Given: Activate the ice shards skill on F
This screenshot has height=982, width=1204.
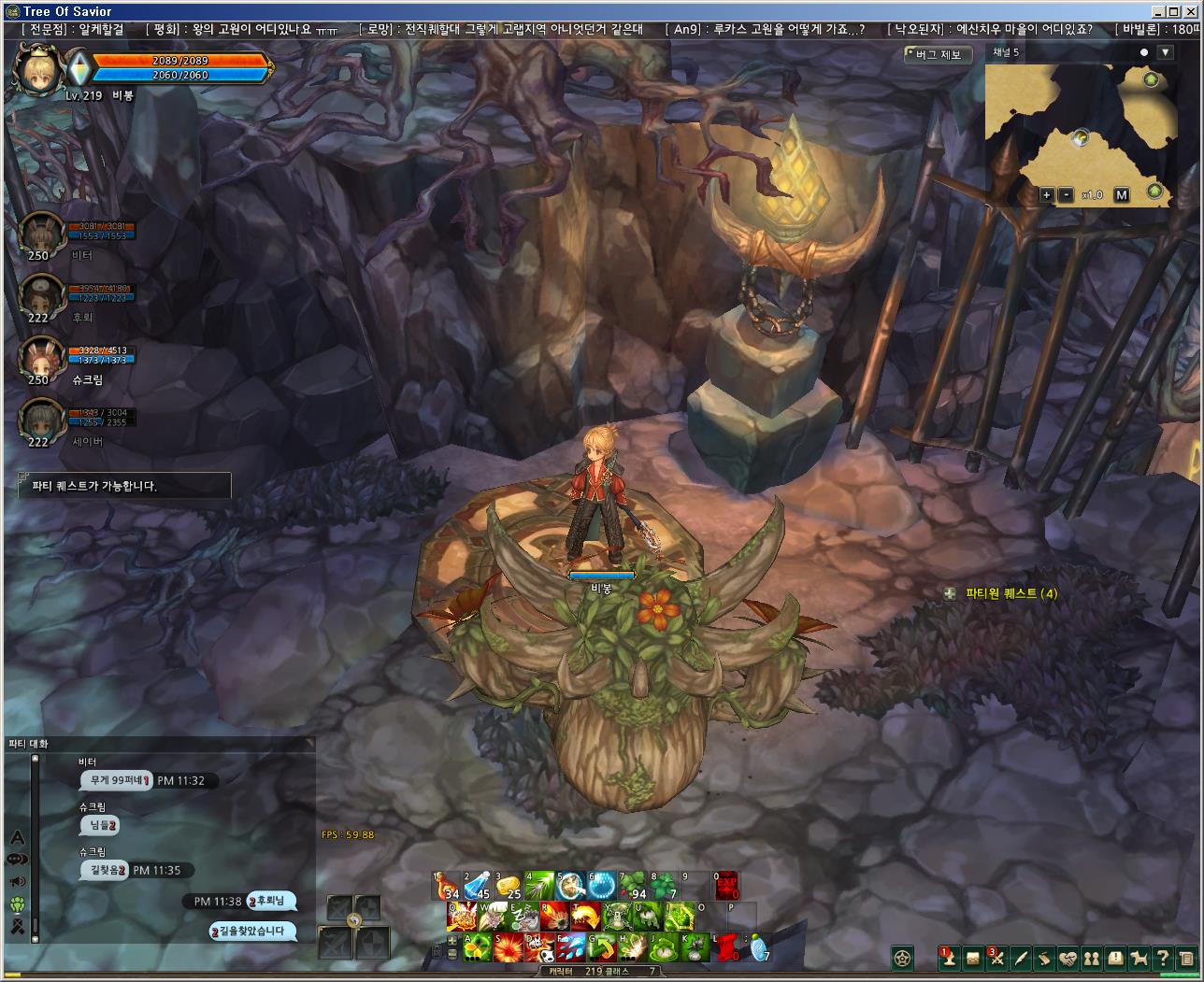Looking at the screenshot, I should [570, 946].
